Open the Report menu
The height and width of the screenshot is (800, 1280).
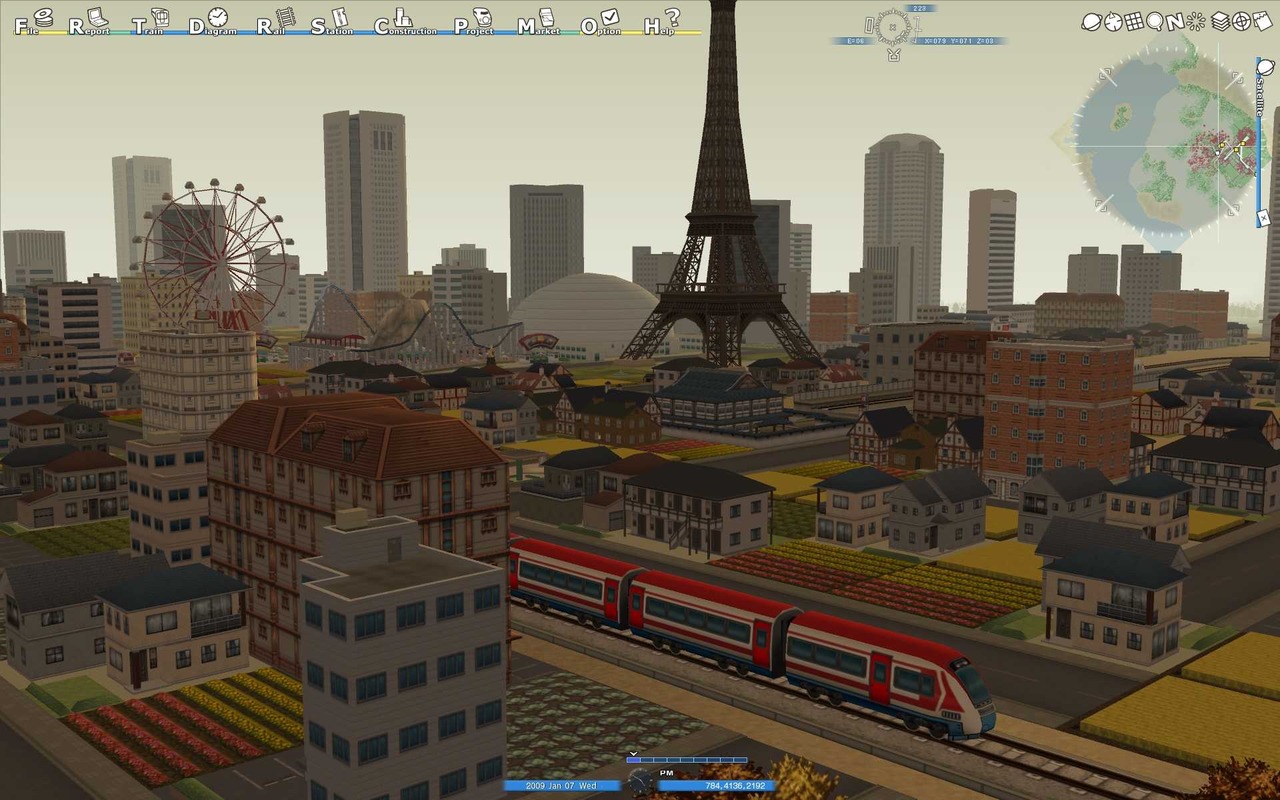pos(88,21)
